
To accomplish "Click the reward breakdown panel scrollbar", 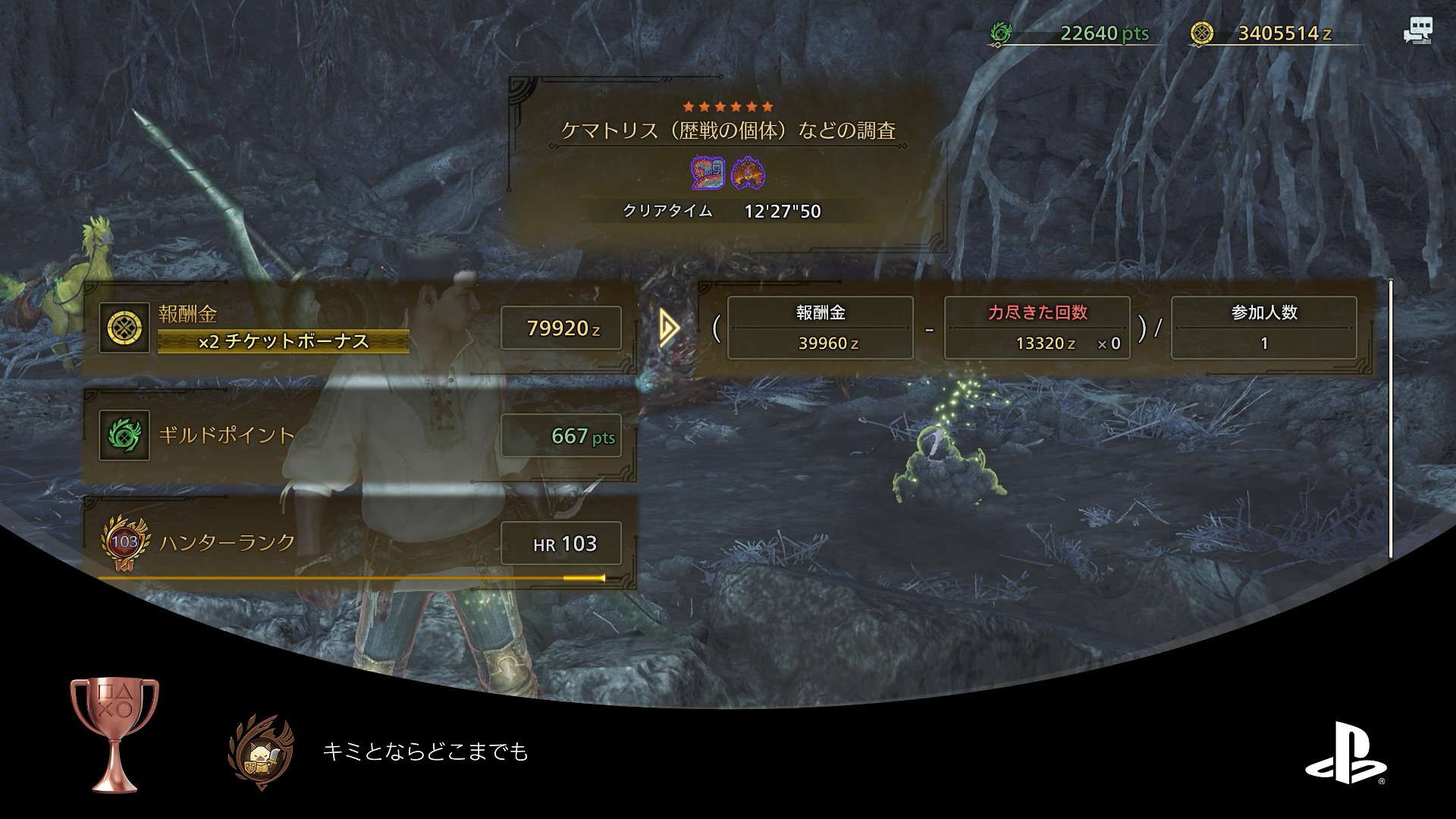I will tap(1390, 419).
